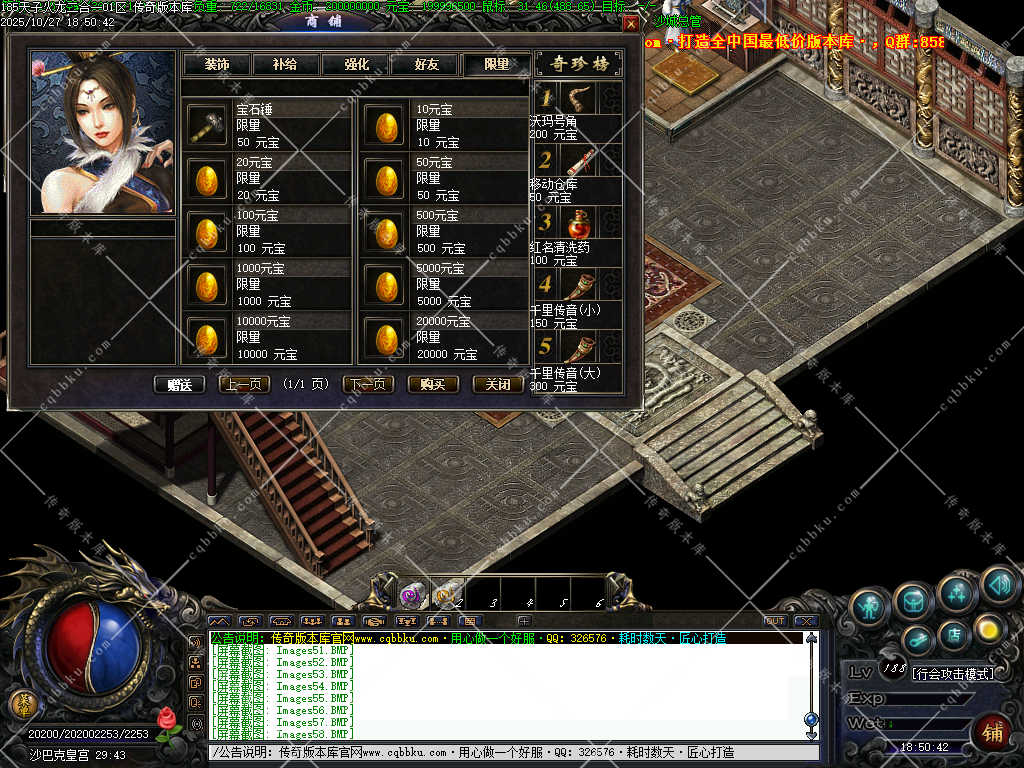Select the 20000元宝 shop item
The image size is (1024, 768).
click(384, 338)
